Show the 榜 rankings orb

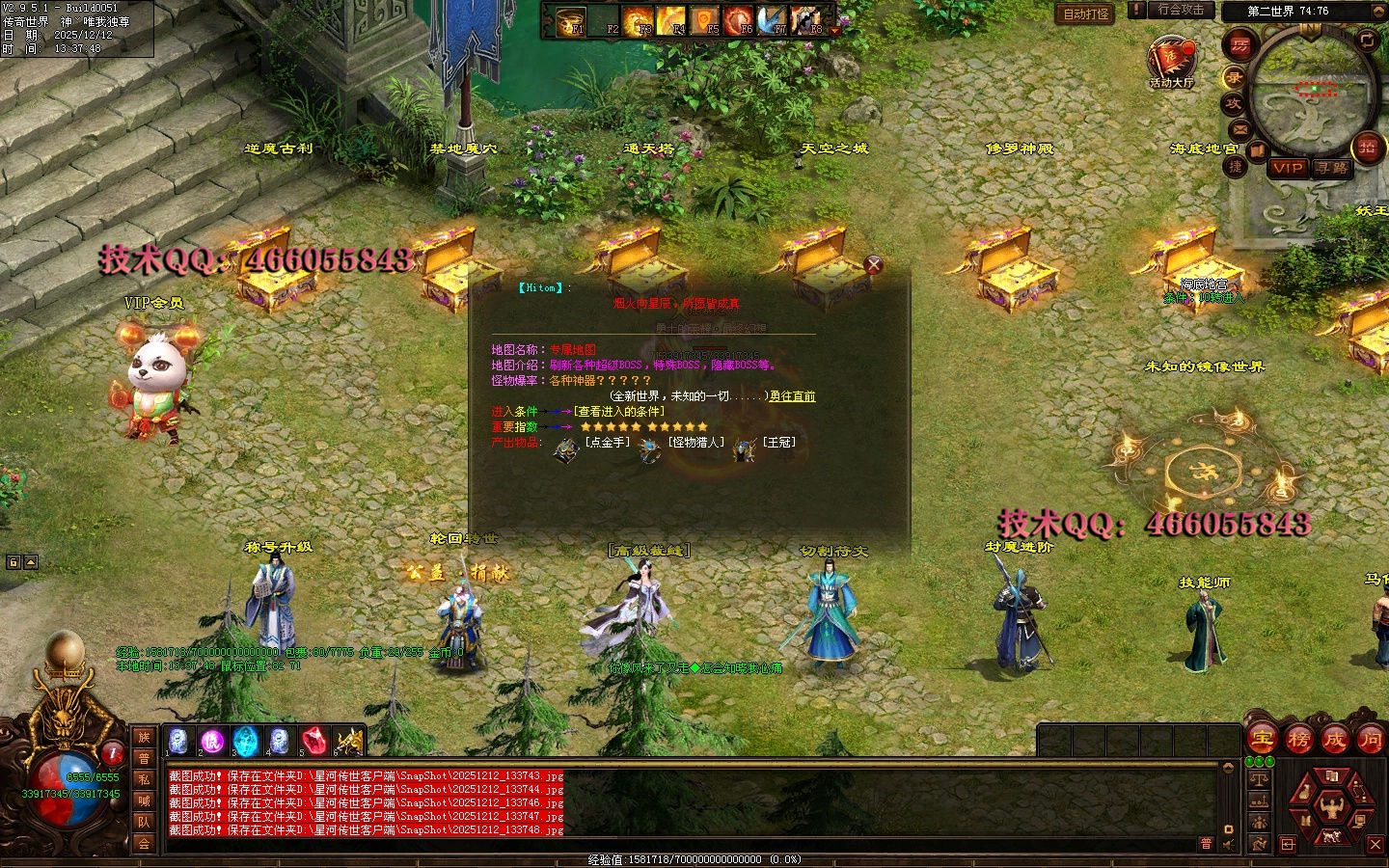1298,740
